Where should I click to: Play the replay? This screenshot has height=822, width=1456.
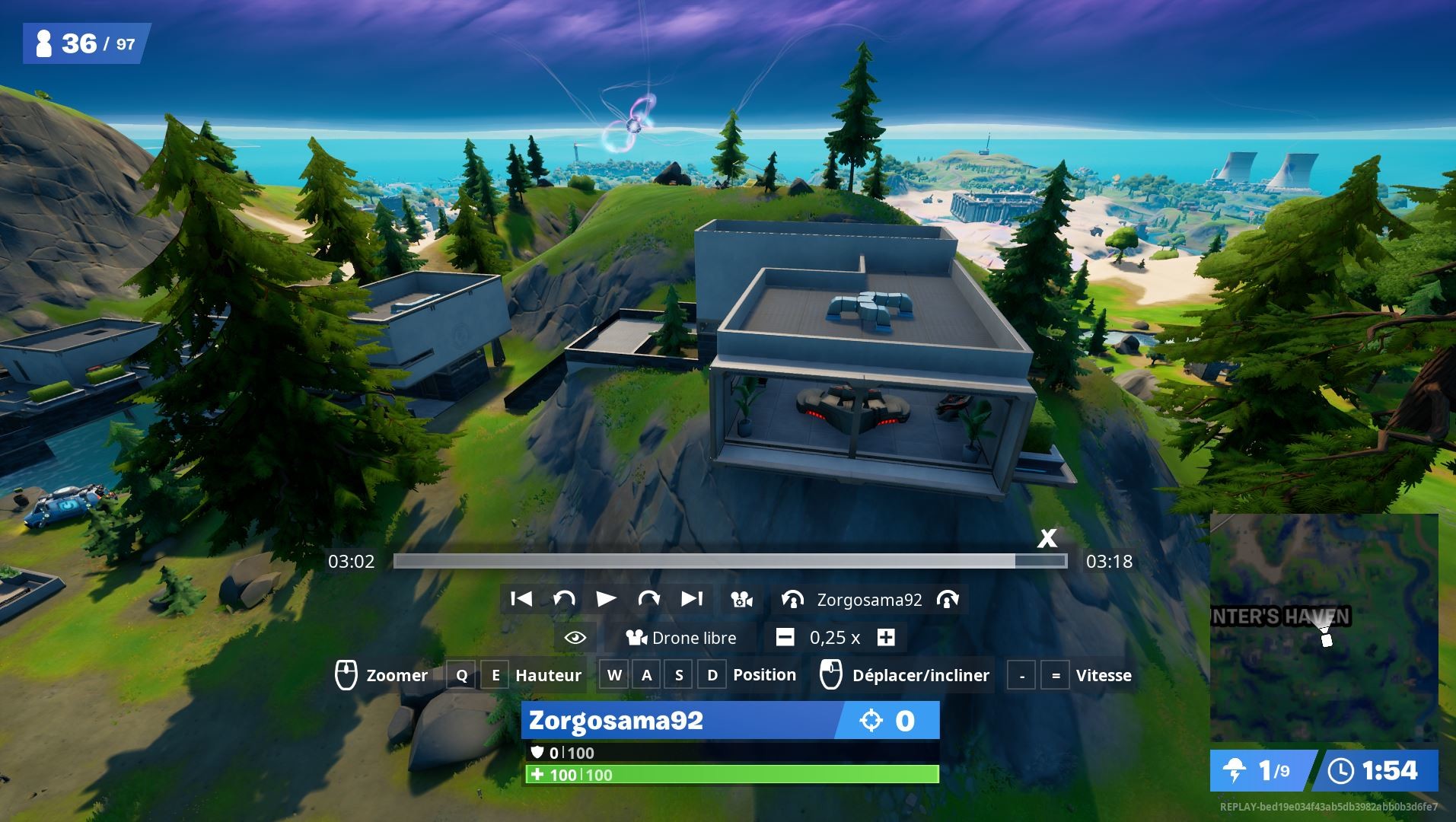coord(607,599)
